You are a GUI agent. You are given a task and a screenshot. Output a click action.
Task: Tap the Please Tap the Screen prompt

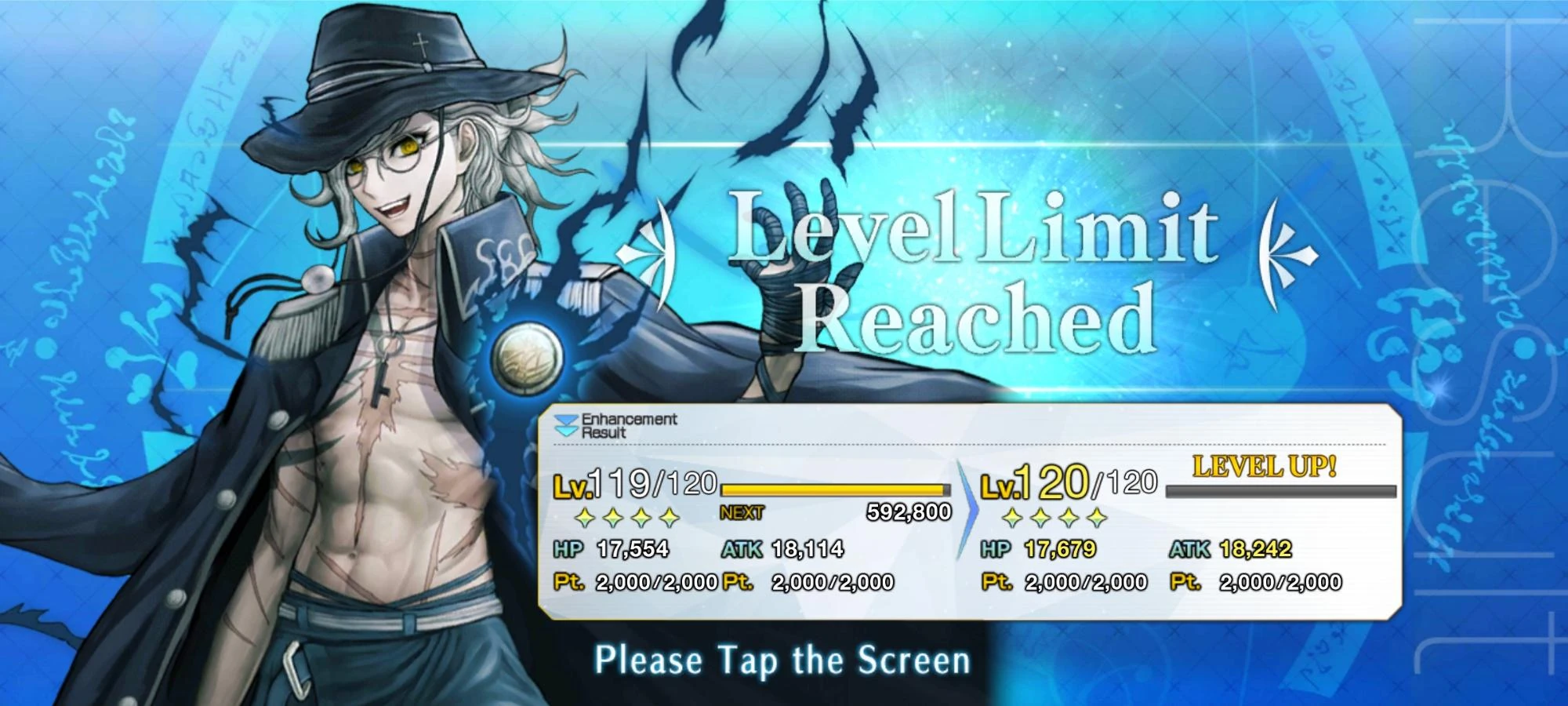(x=784, y=661)
